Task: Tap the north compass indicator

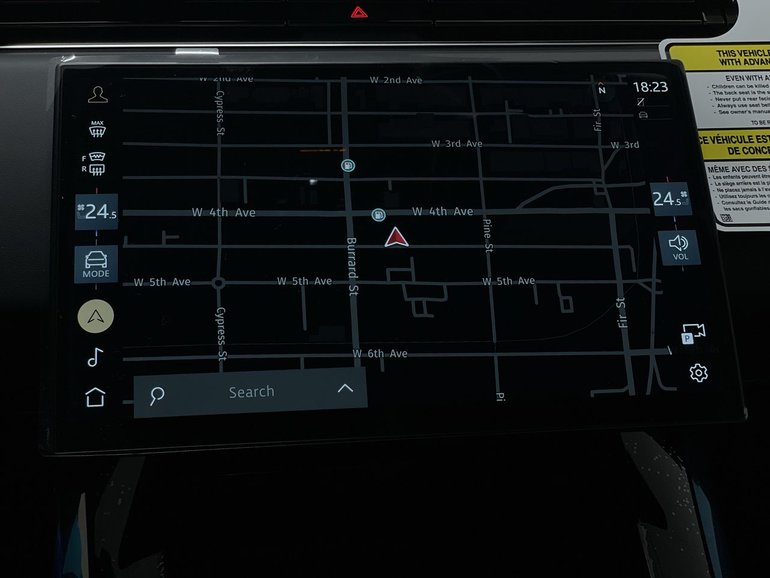Action: 602,90
